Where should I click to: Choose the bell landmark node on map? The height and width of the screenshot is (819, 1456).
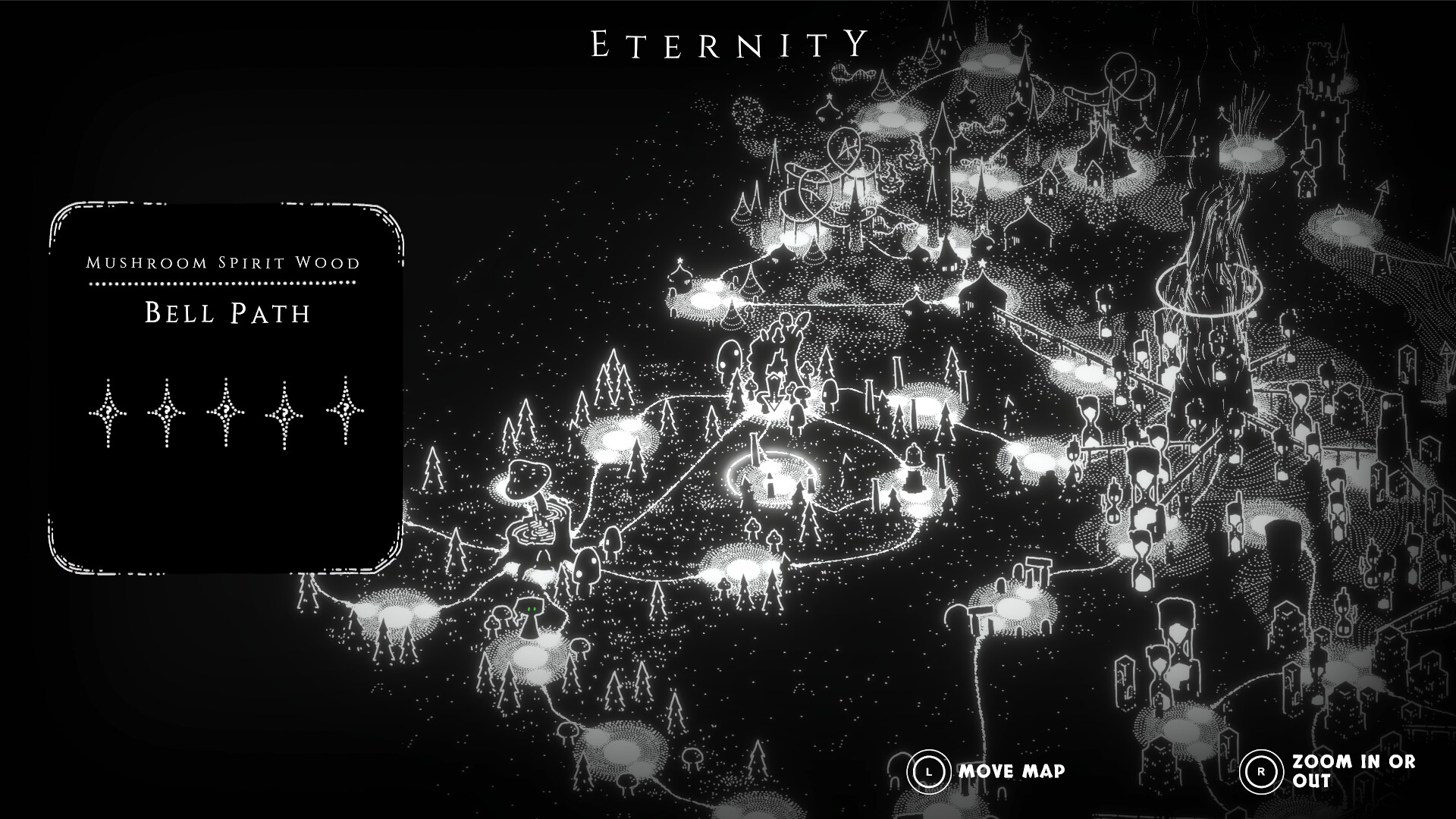(912, 470)
